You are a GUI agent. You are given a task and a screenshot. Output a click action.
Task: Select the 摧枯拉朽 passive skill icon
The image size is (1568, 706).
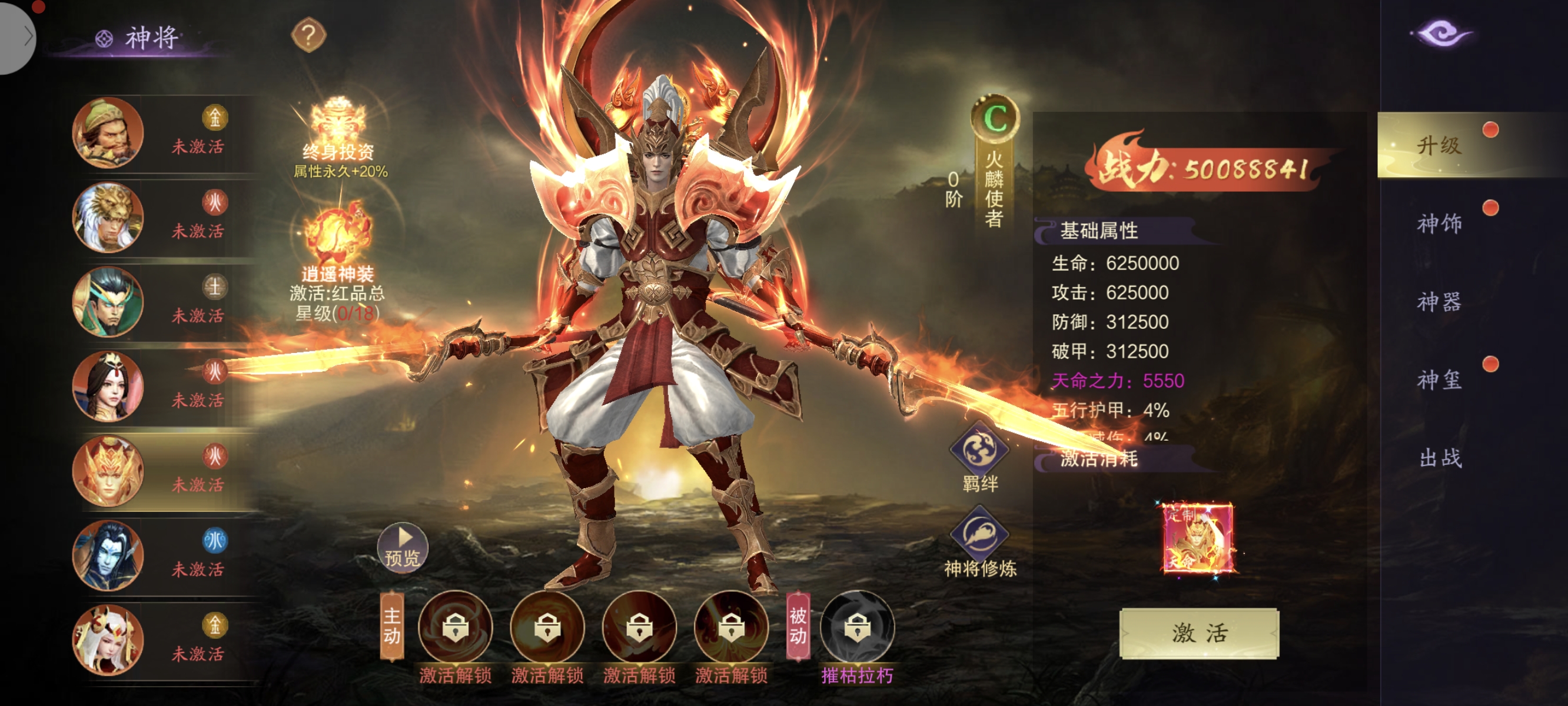(857, 627)
